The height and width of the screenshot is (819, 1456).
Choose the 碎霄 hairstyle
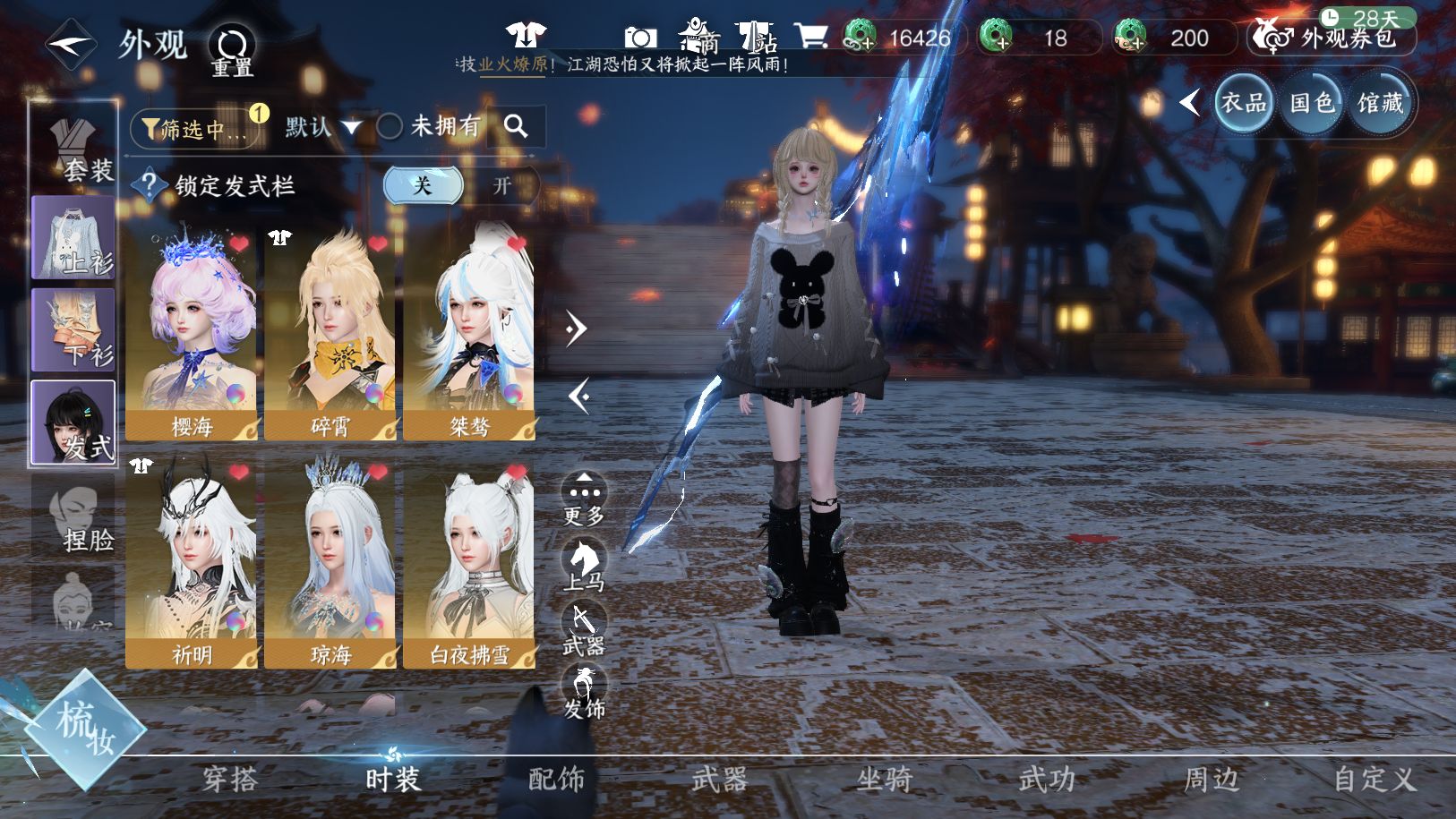pyautogui.click(x=330, y=333)
